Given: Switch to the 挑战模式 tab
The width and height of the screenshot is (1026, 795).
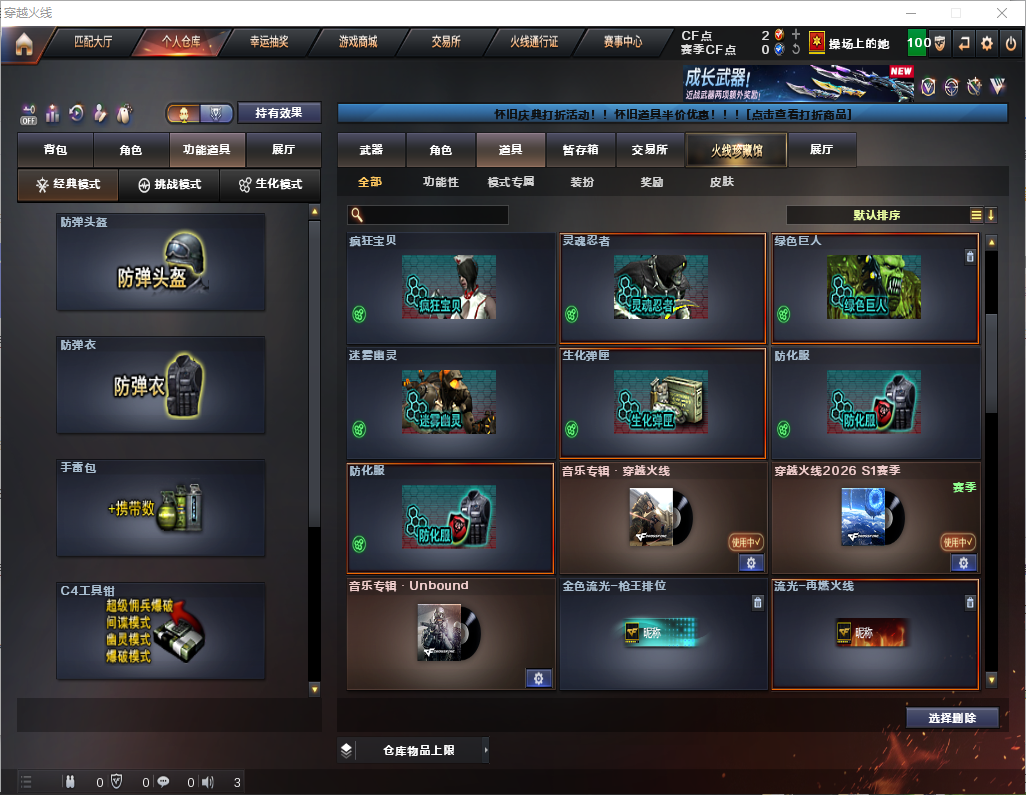Looking at the screenshot, I should click(169, 185).
